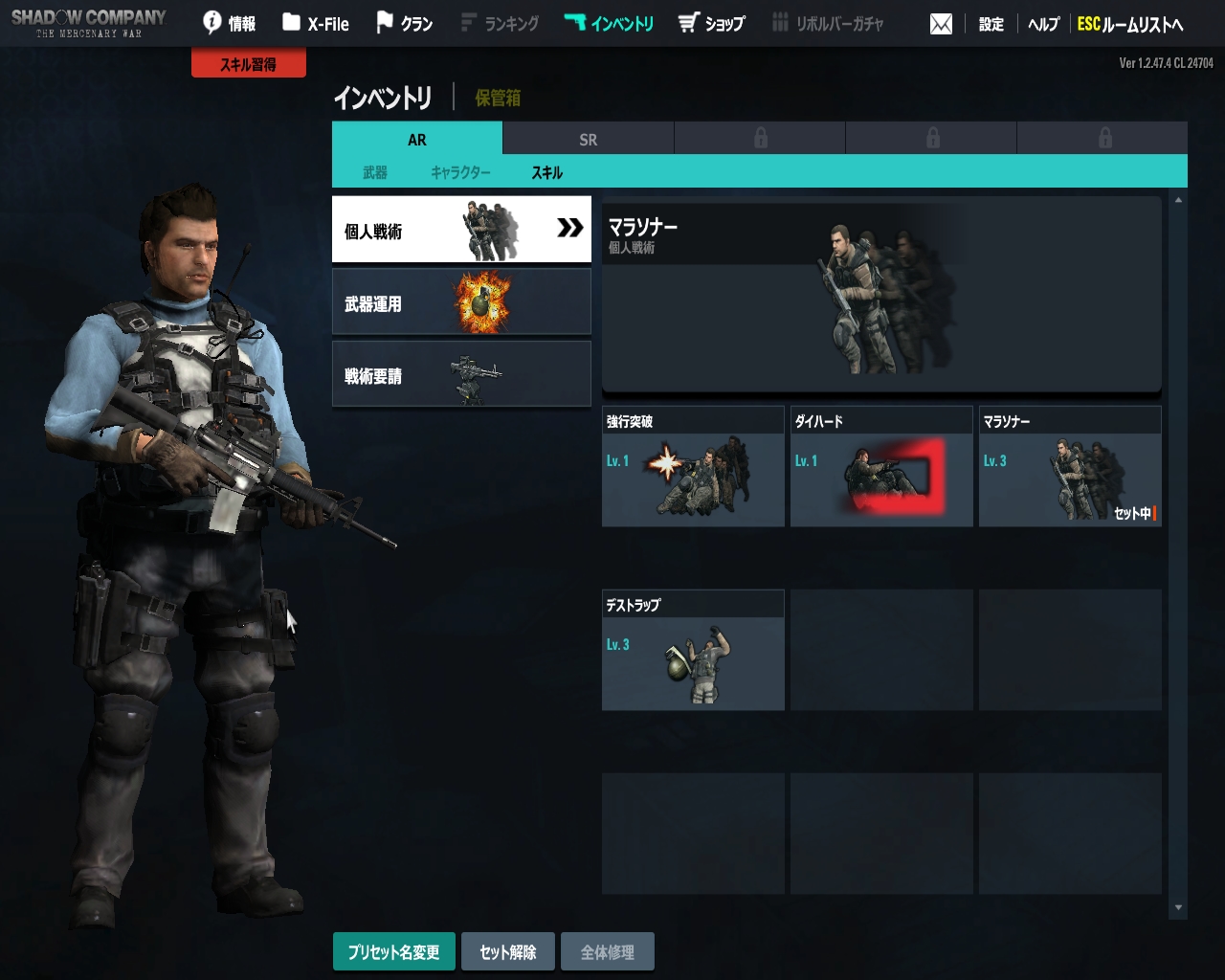The width and height of the screenshot is (1225, 980).
Task: Switch to the 武器 weapons sub-tab
Action: pos(374,172)
